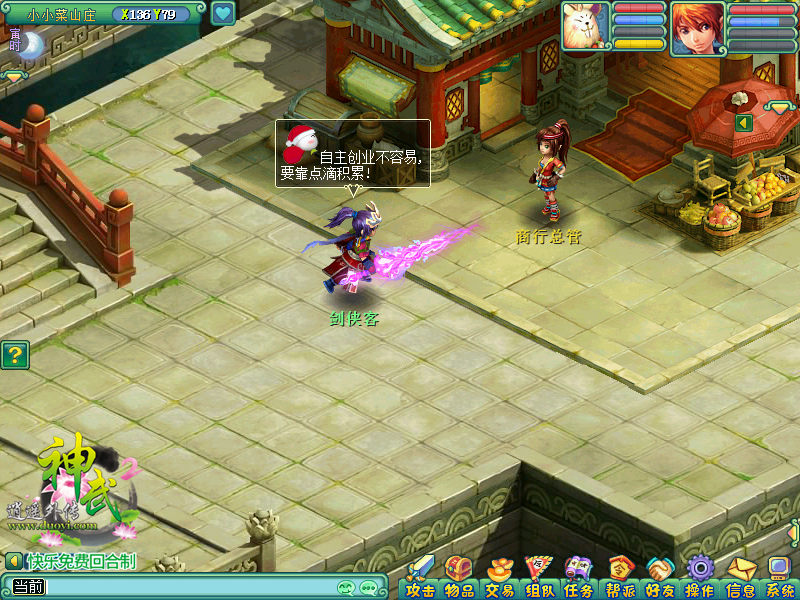This screenshot has width=800, height=600.
Task: Select the 当前 chat channel button
Action: click(x=25, y=587)
